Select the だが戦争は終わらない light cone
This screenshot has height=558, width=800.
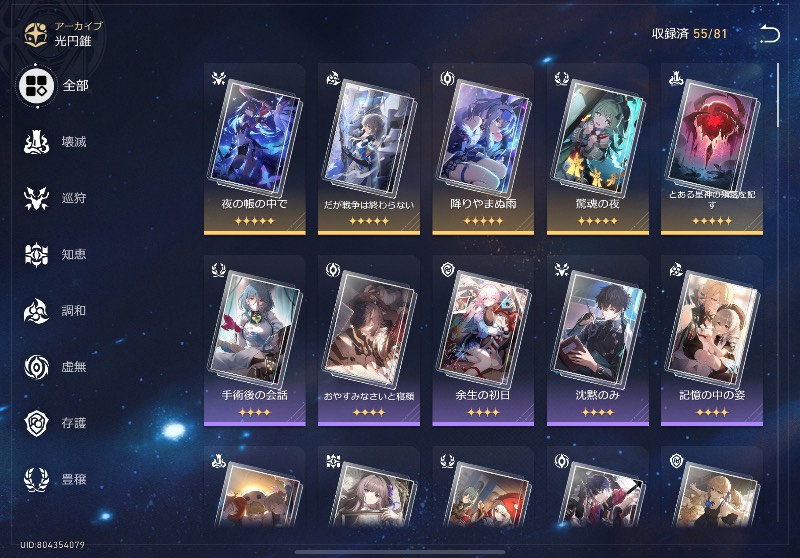tap(368, 148)
